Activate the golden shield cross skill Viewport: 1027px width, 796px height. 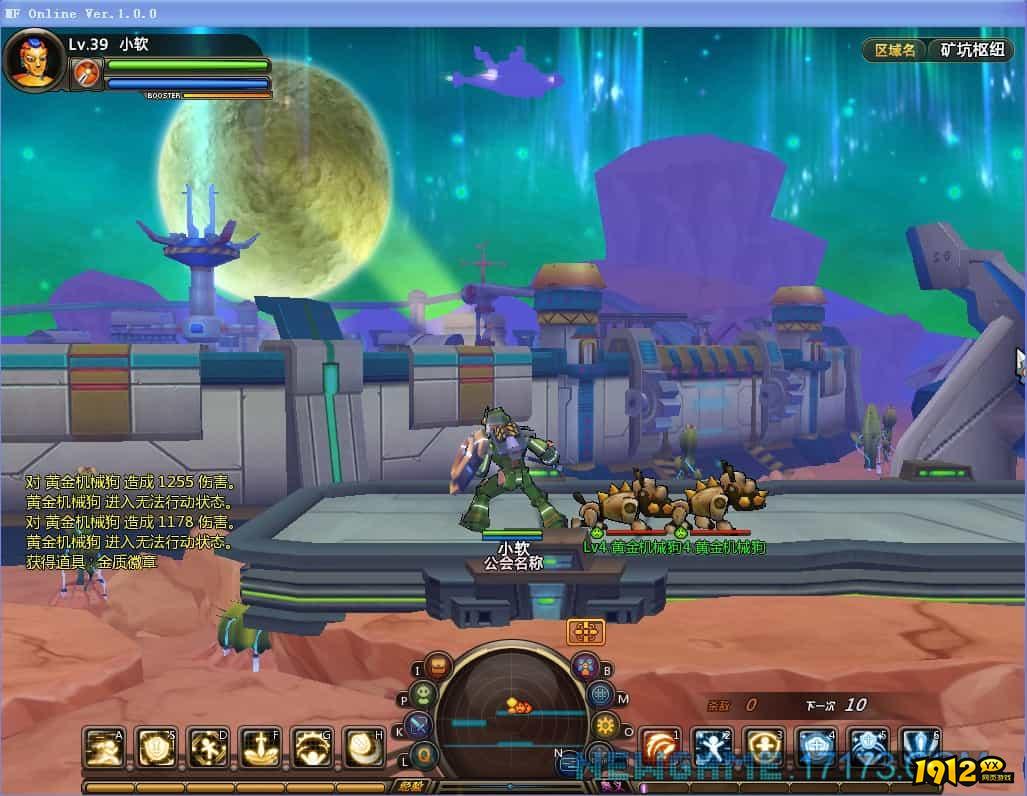coord(764,747)
